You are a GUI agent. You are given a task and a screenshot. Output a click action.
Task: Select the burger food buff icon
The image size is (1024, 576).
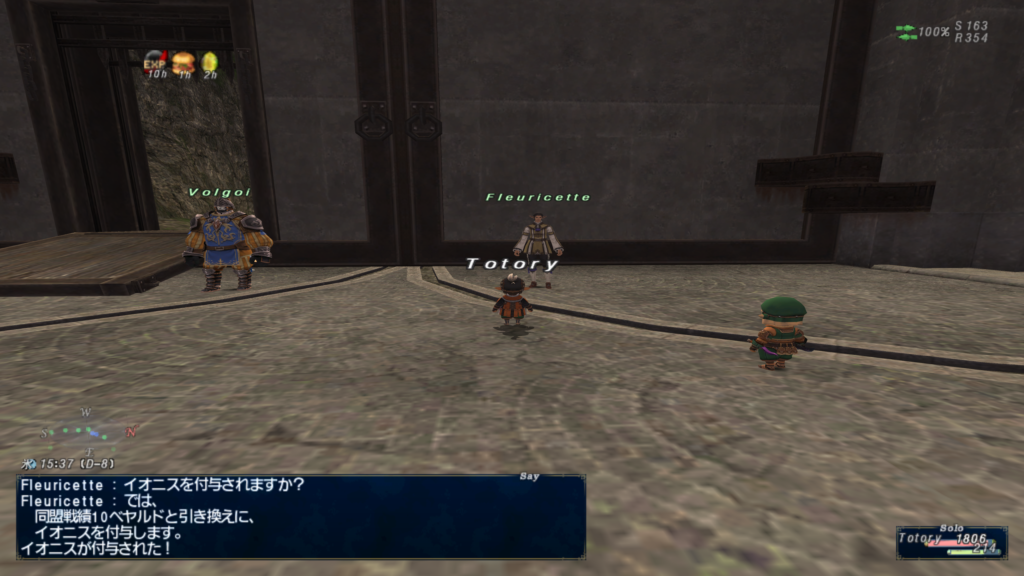click(182, 62)
